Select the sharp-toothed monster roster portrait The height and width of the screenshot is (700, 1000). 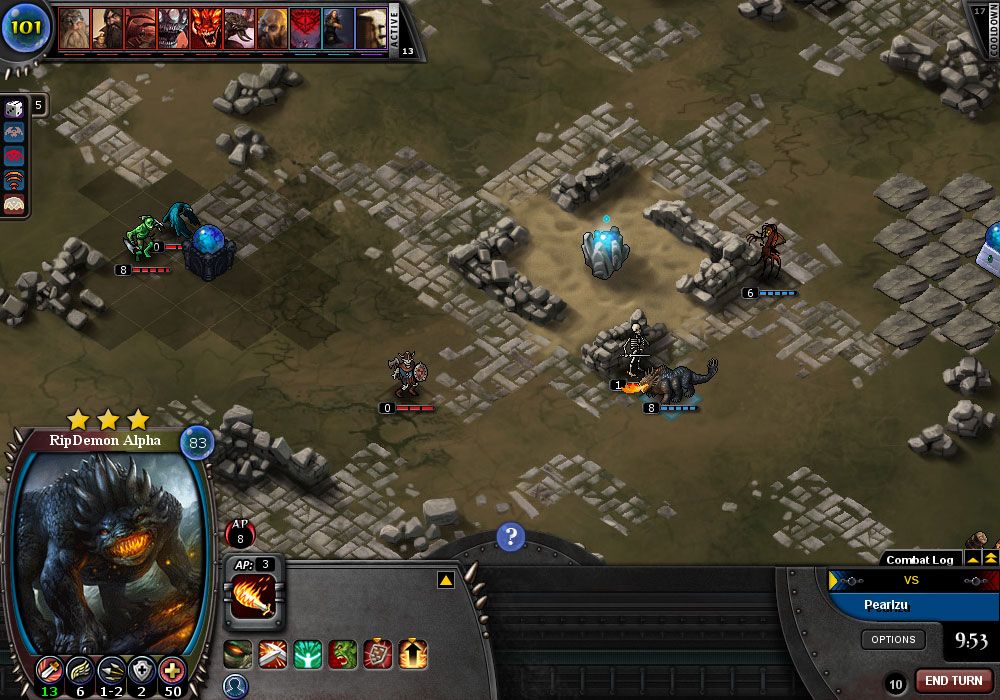173,30
